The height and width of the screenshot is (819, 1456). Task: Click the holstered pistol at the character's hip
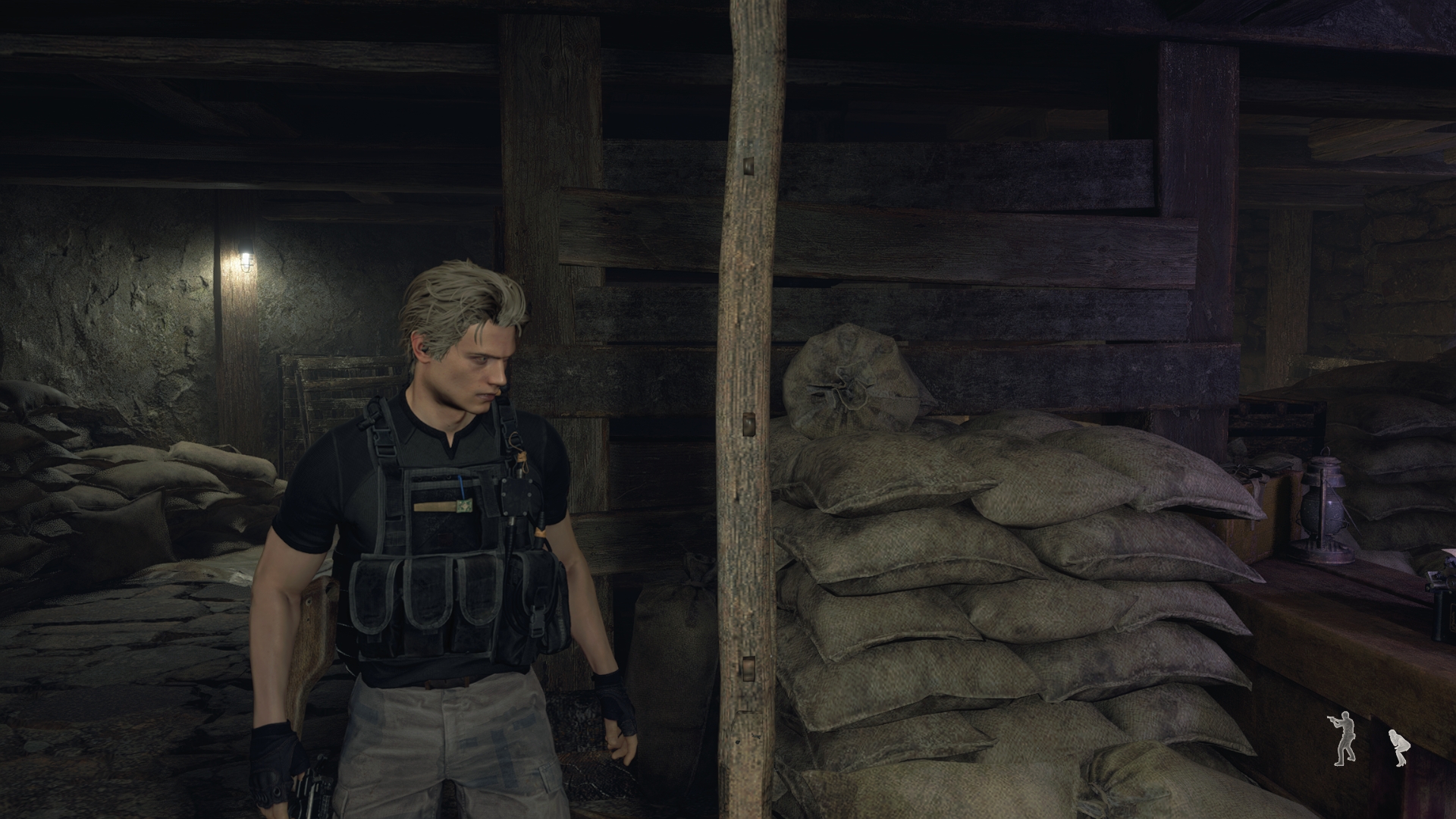click(317, 787)
